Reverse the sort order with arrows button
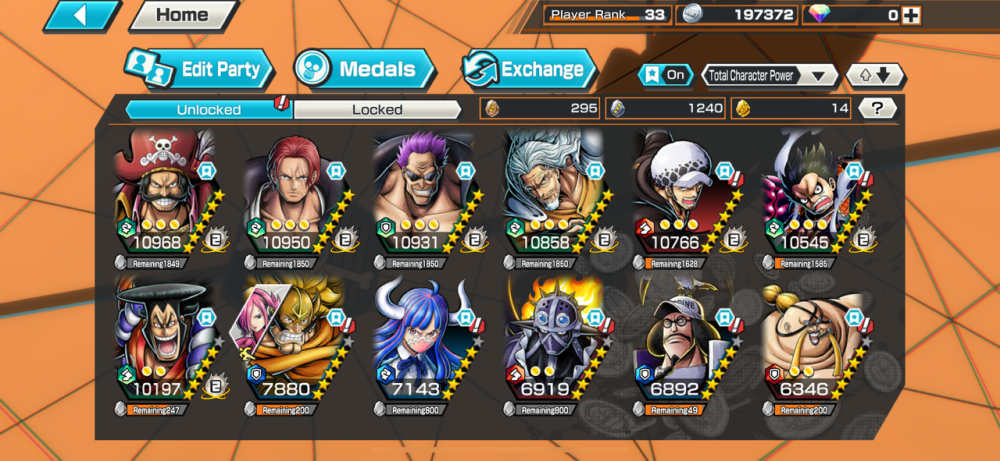This screenshot has width=1000, height=461. (876, 75)
